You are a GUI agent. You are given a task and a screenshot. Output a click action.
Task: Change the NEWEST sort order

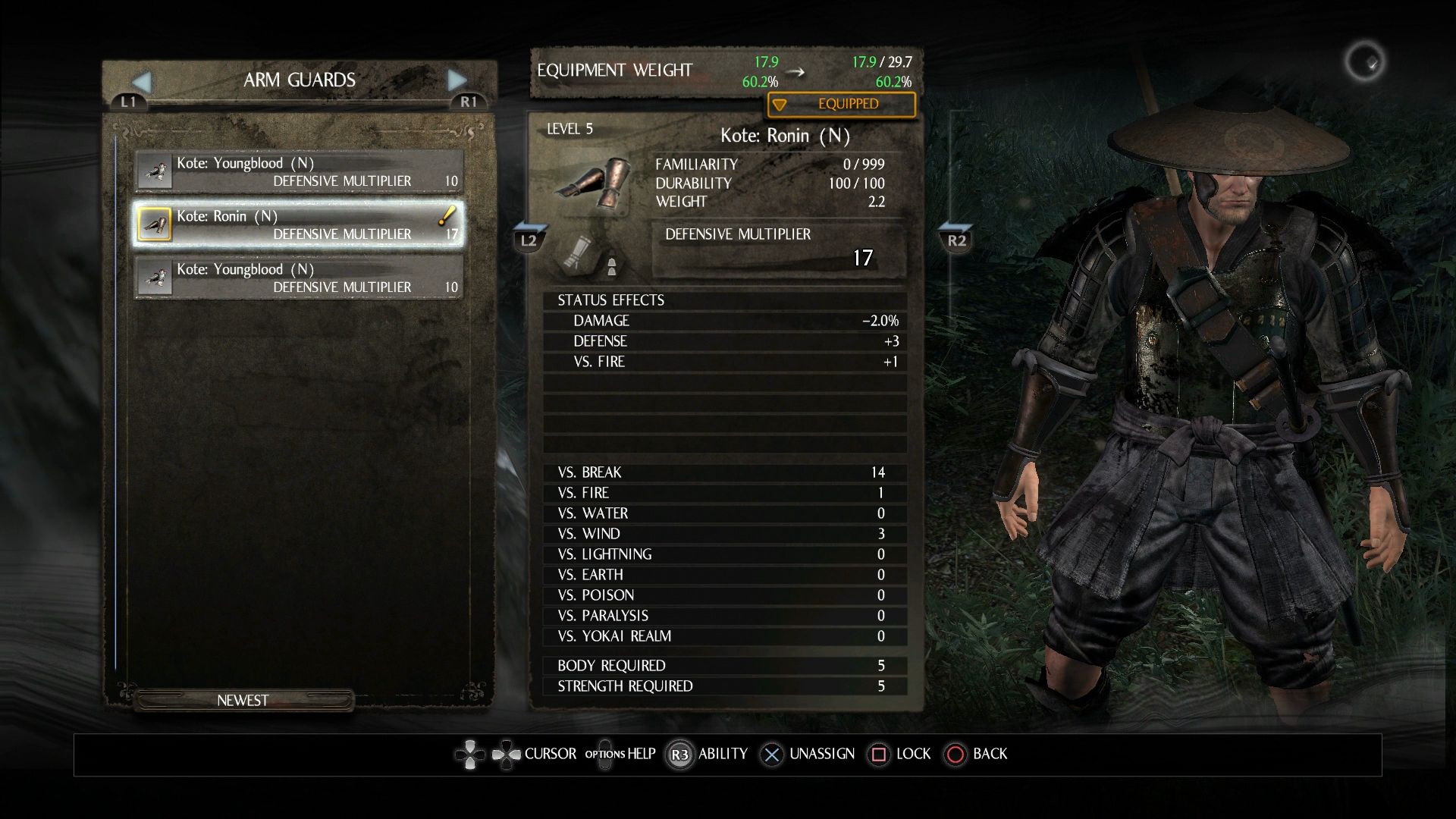(x=243, y=701)
